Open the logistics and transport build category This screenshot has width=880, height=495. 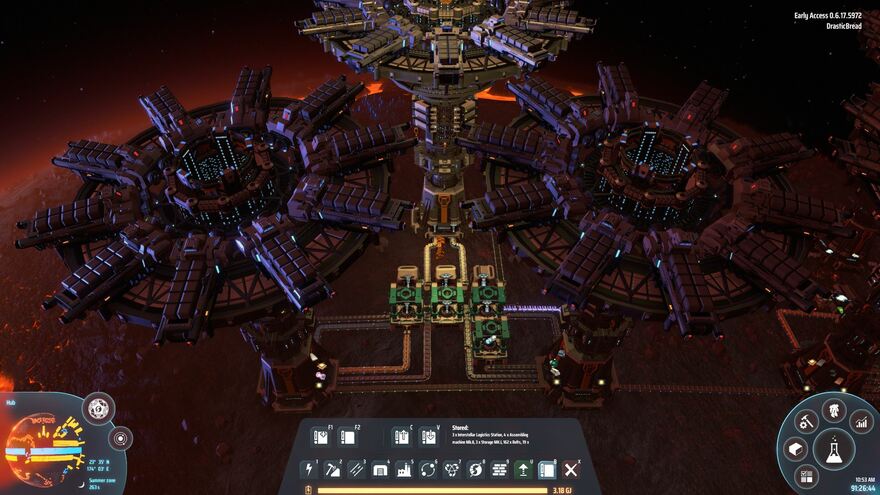click(428, 469)
